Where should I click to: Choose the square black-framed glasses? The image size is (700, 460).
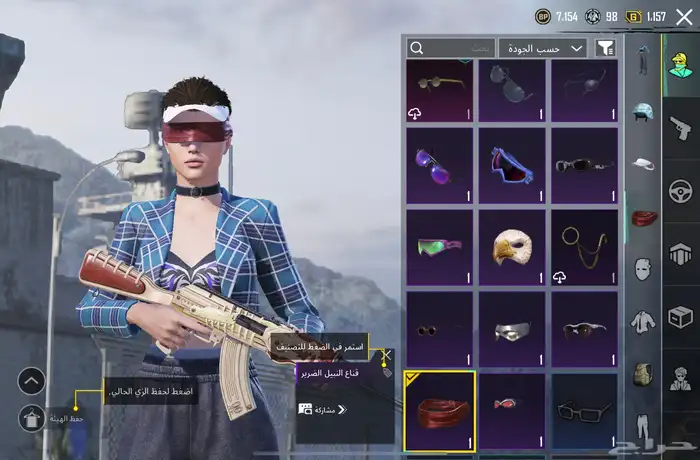coord(584,410)
